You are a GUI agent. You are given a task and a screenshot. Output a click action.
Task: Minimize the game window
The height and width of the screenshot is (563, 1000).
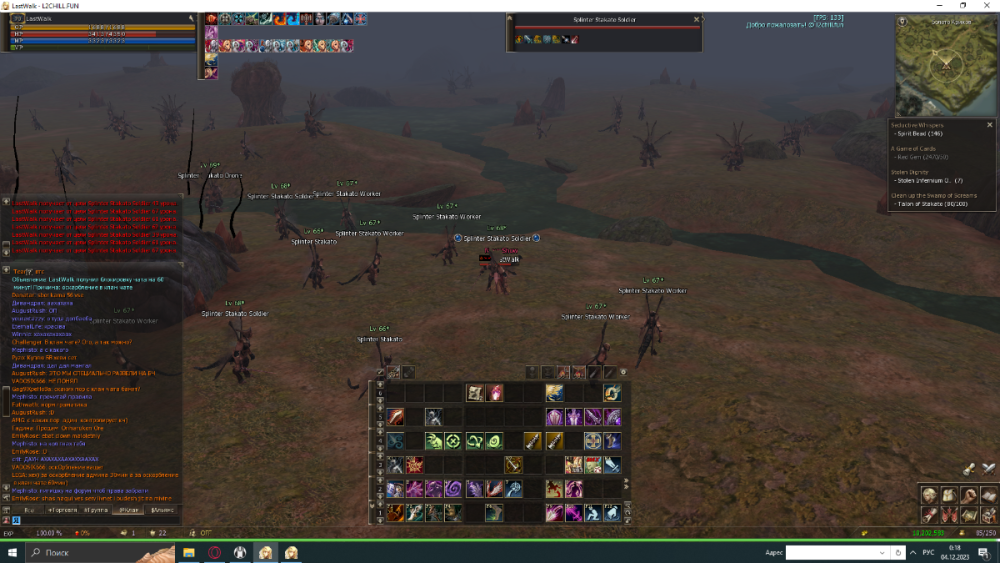(x=940, y=6)
